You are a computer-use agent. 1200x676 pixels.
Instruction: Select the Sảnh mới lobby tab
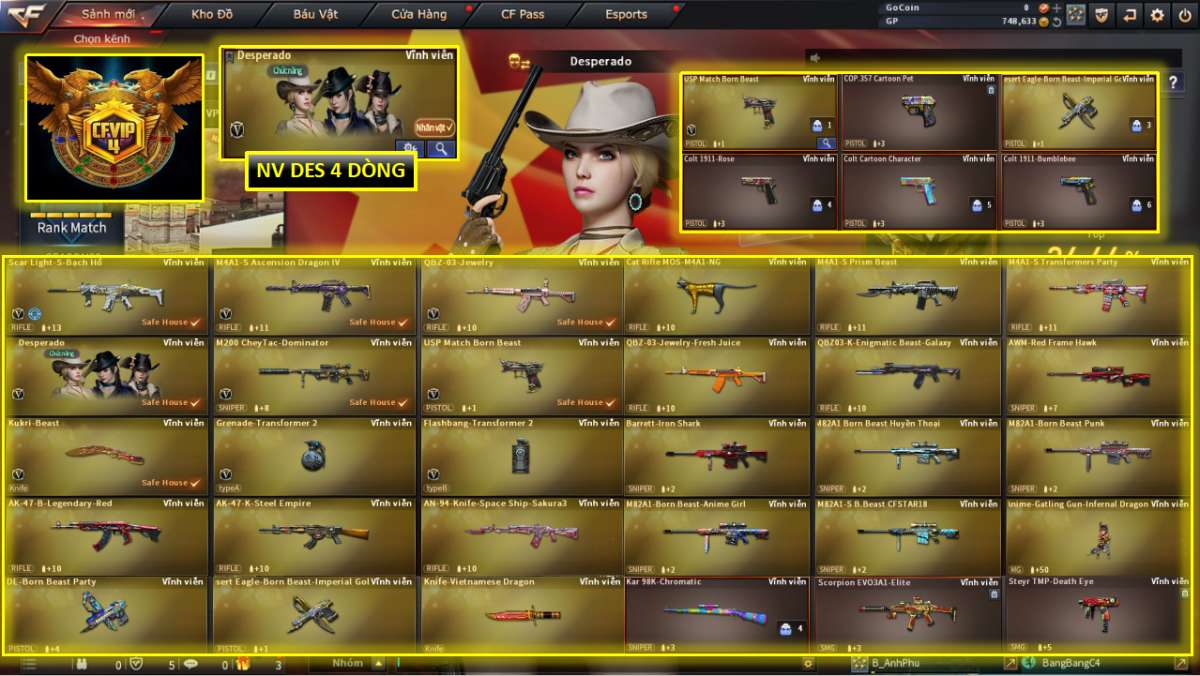tap(107, 14)
